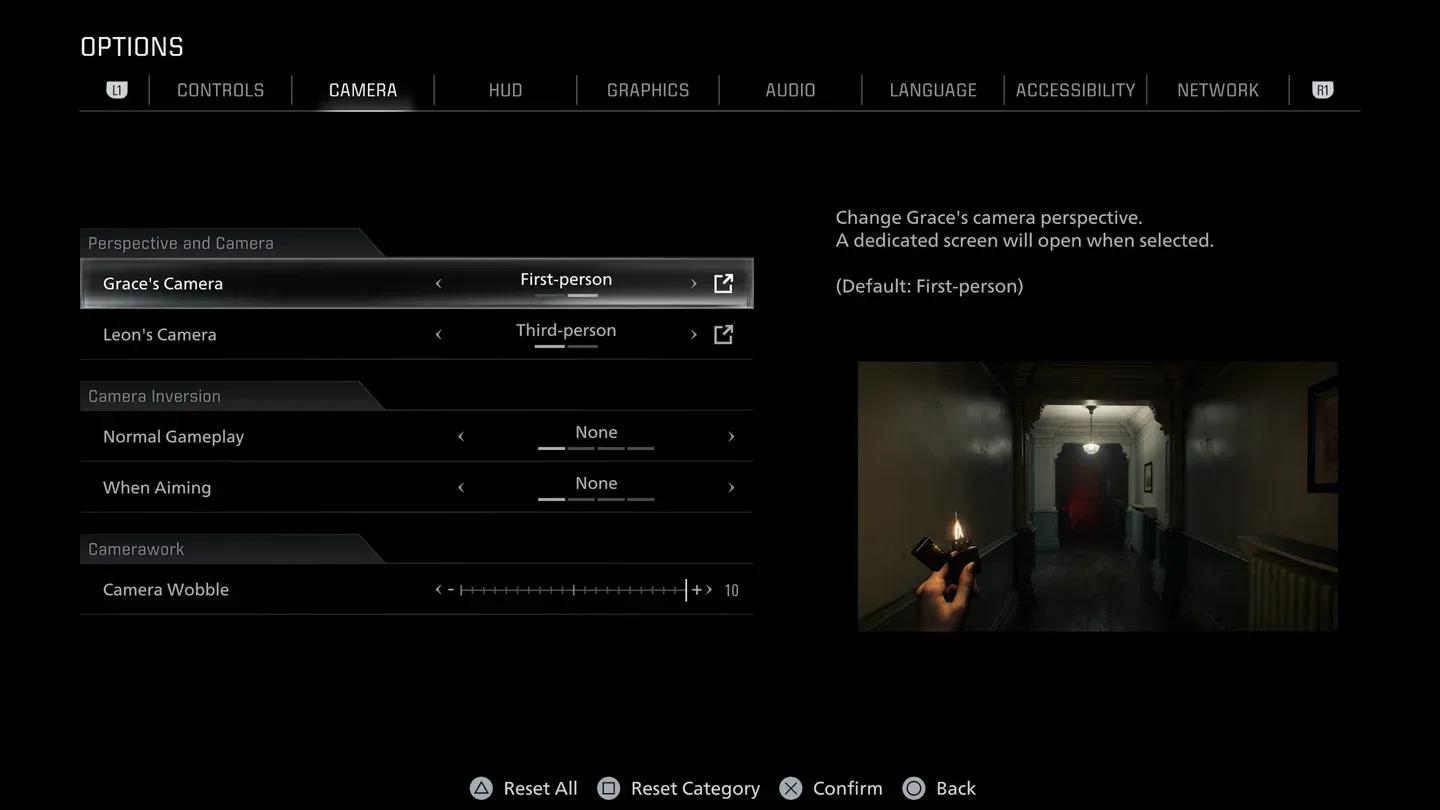Click the Triangle icon beside Reset All
1440x810 pixels.
480,787
